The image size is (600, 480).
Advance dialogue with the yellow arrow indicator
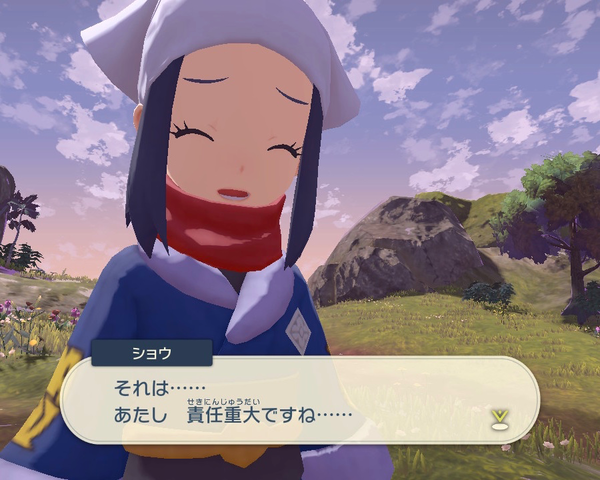(x=498, y=419)
